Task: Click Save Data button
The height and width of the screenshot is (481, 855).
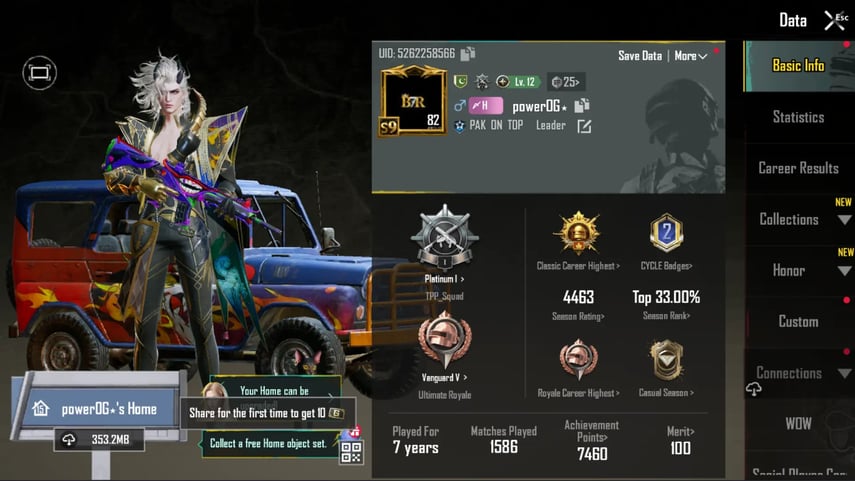Action: 640,56
